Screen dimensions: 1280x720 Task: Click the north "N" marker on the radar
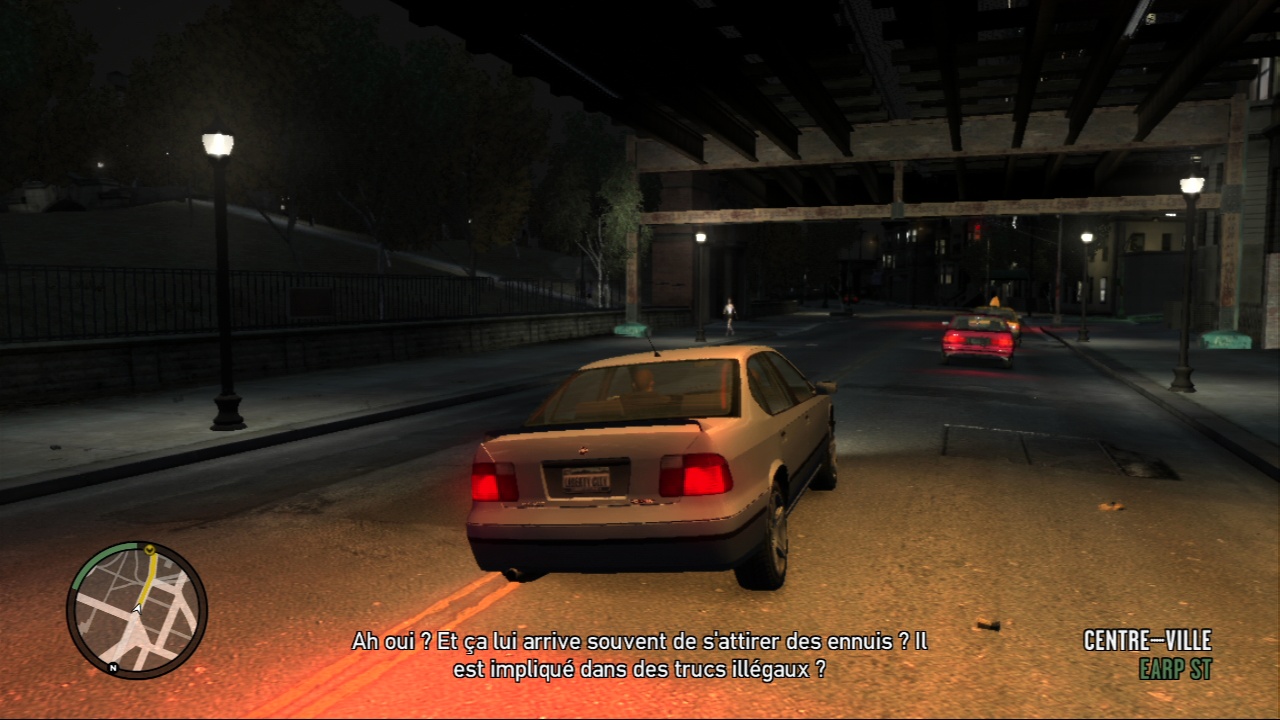click(113, 667)
